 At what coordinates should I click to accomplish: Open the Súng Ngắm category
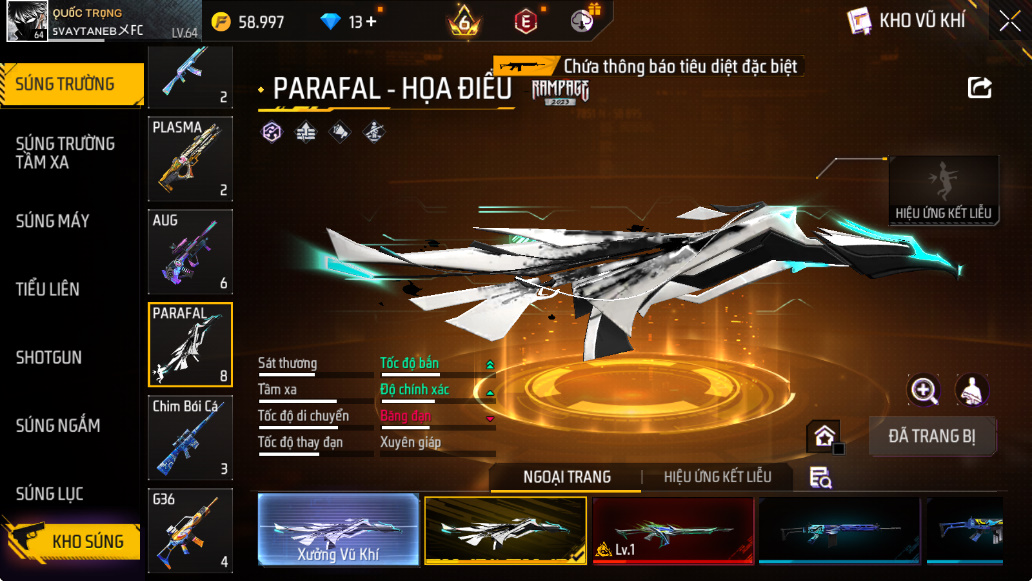pyautogui.click(x=58, y=425)
